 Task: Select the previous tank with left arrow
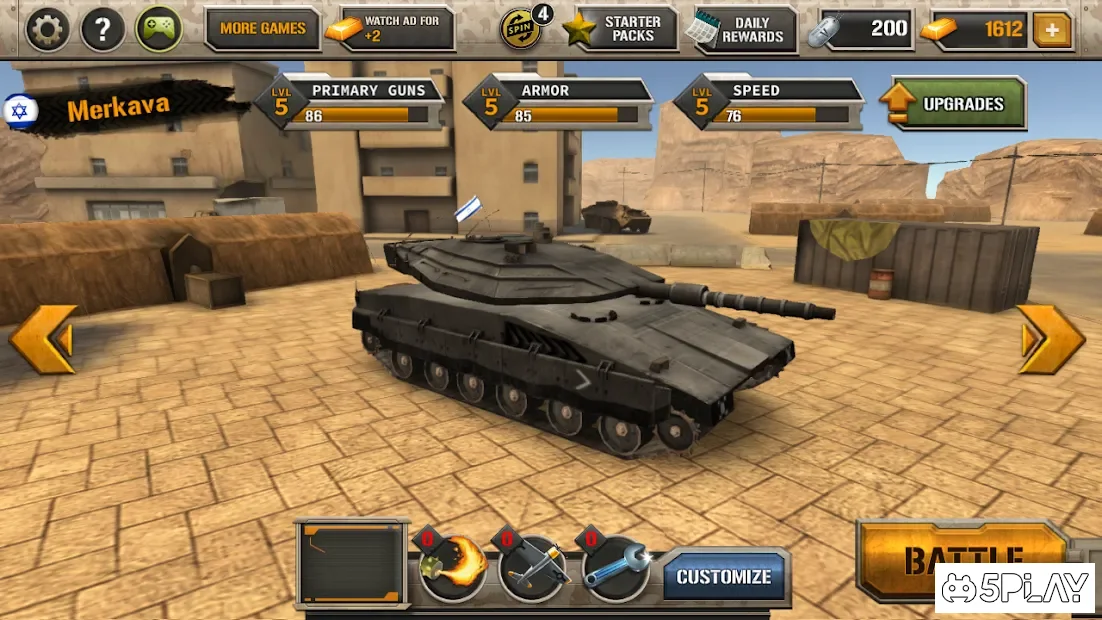[44, 339]
